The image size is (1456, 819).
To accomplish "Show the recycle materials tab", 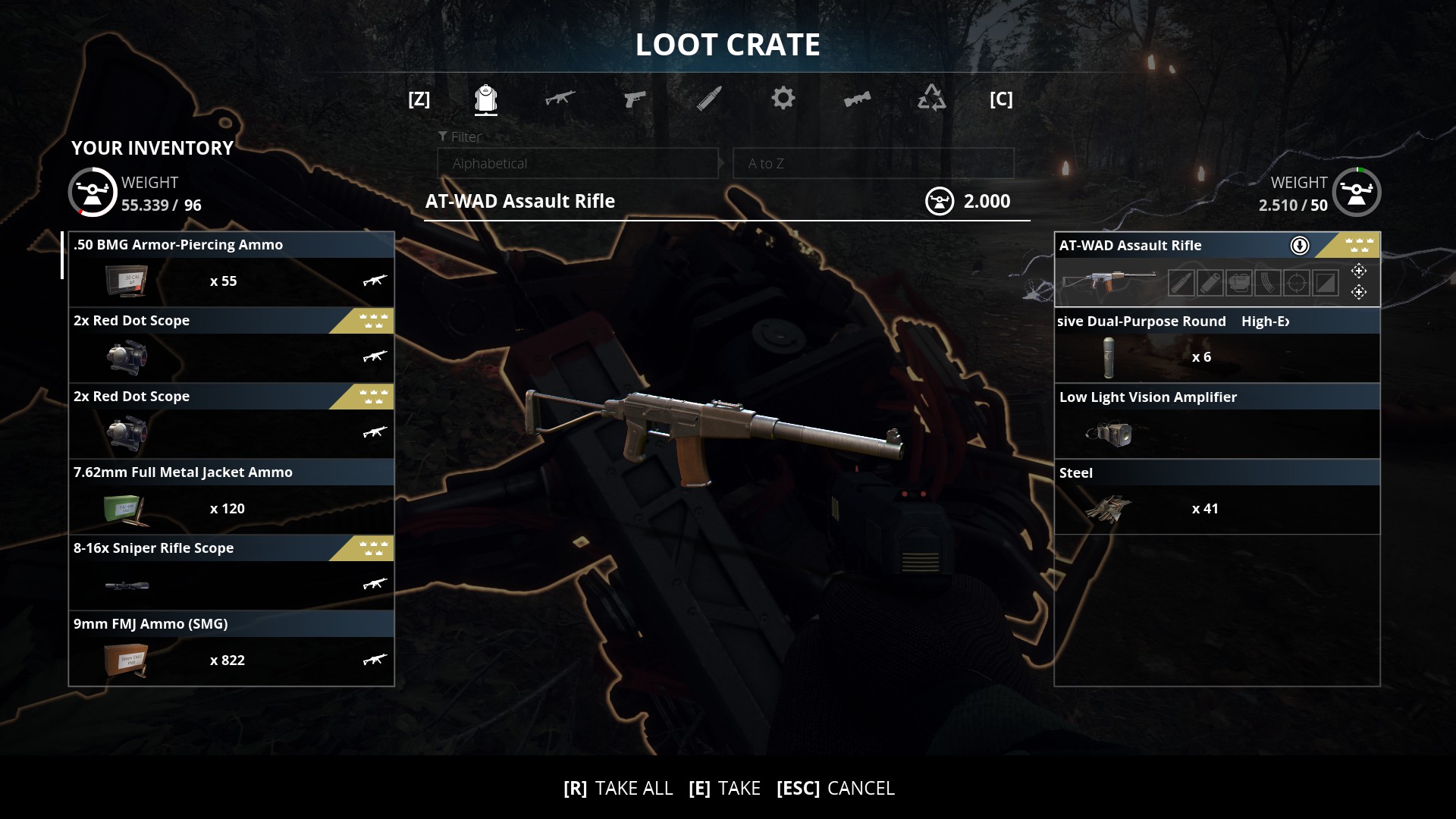I will [931, 99].
